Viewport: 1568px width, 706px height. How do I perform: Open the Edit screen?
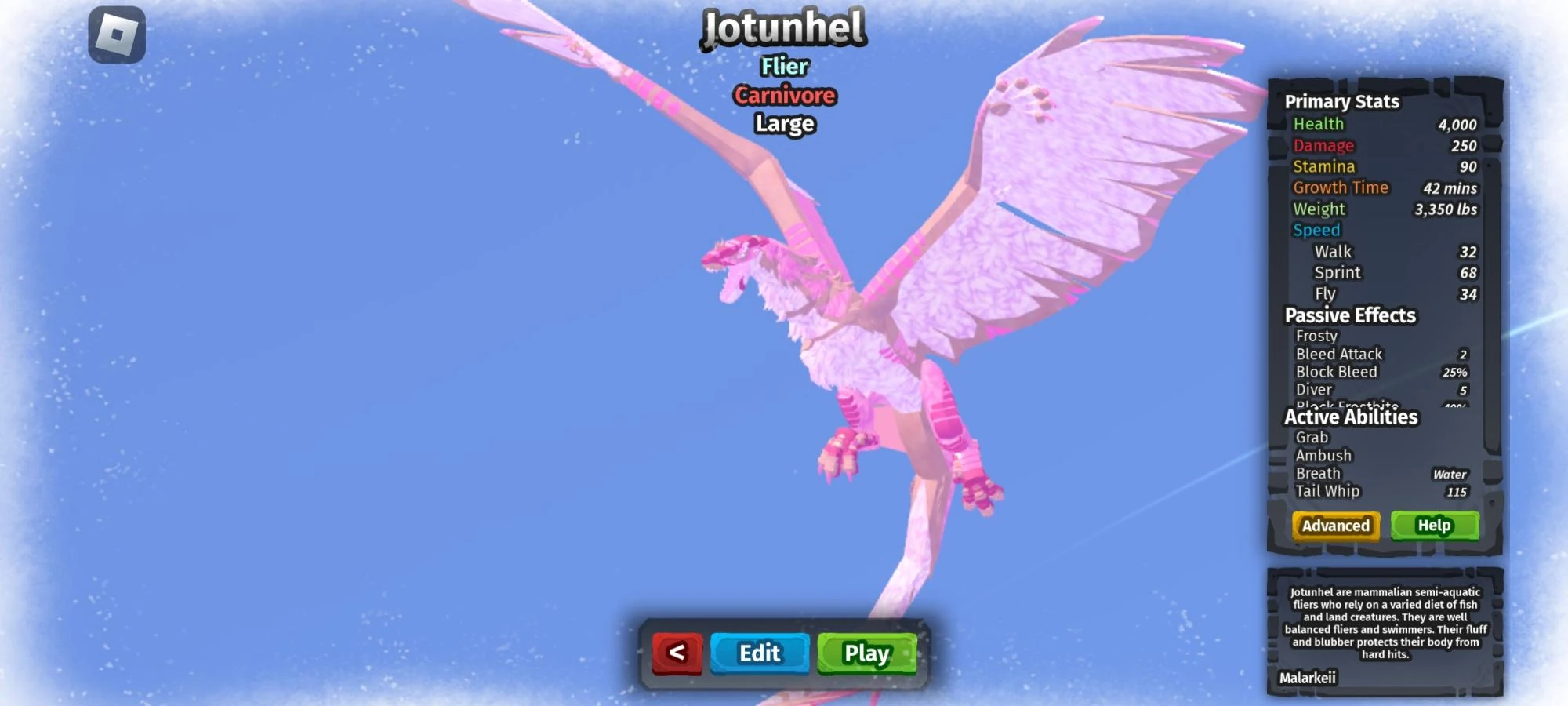pos(758,653)
